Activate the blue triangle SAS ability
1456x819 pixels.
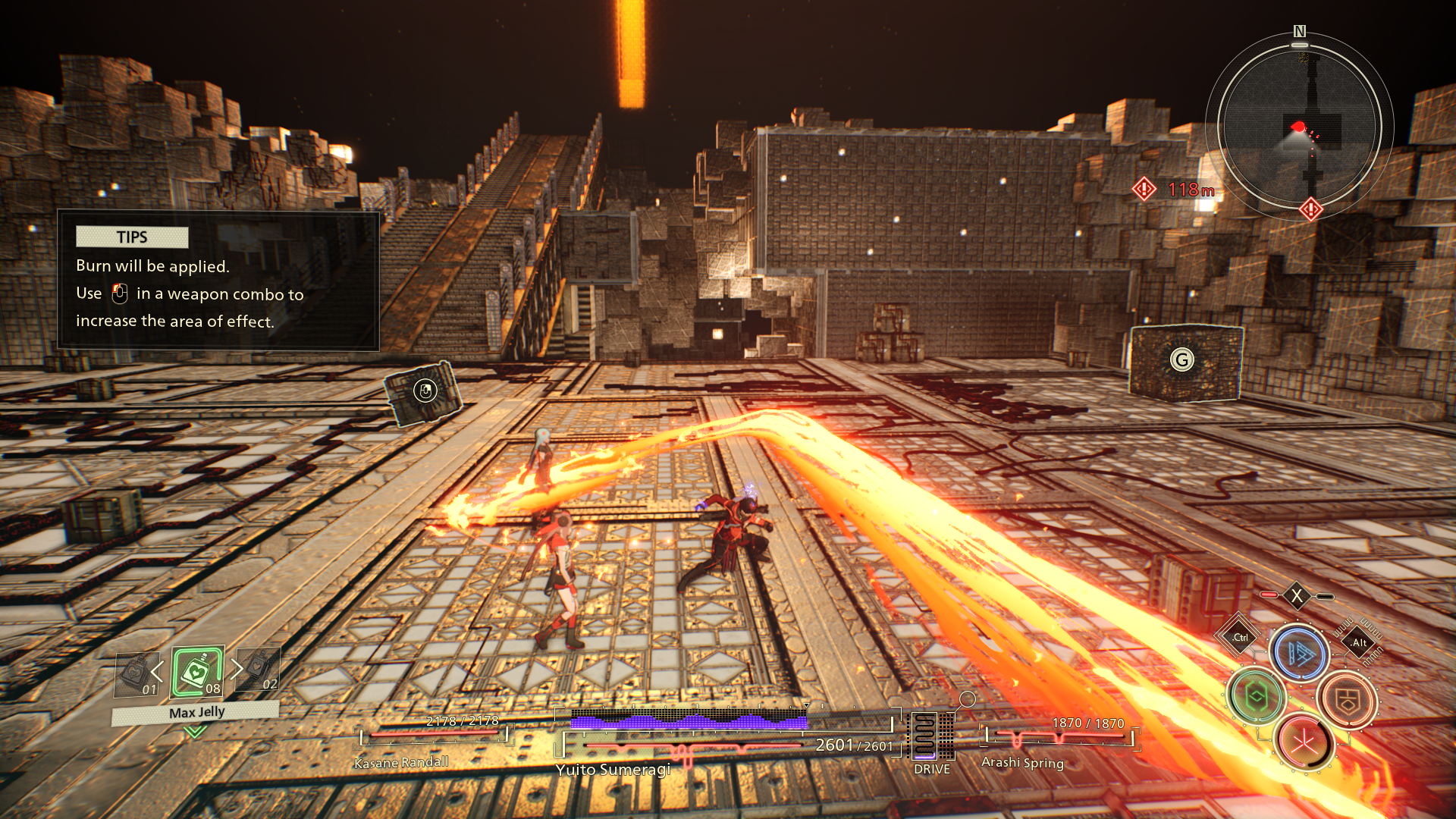pos(1299,653)
